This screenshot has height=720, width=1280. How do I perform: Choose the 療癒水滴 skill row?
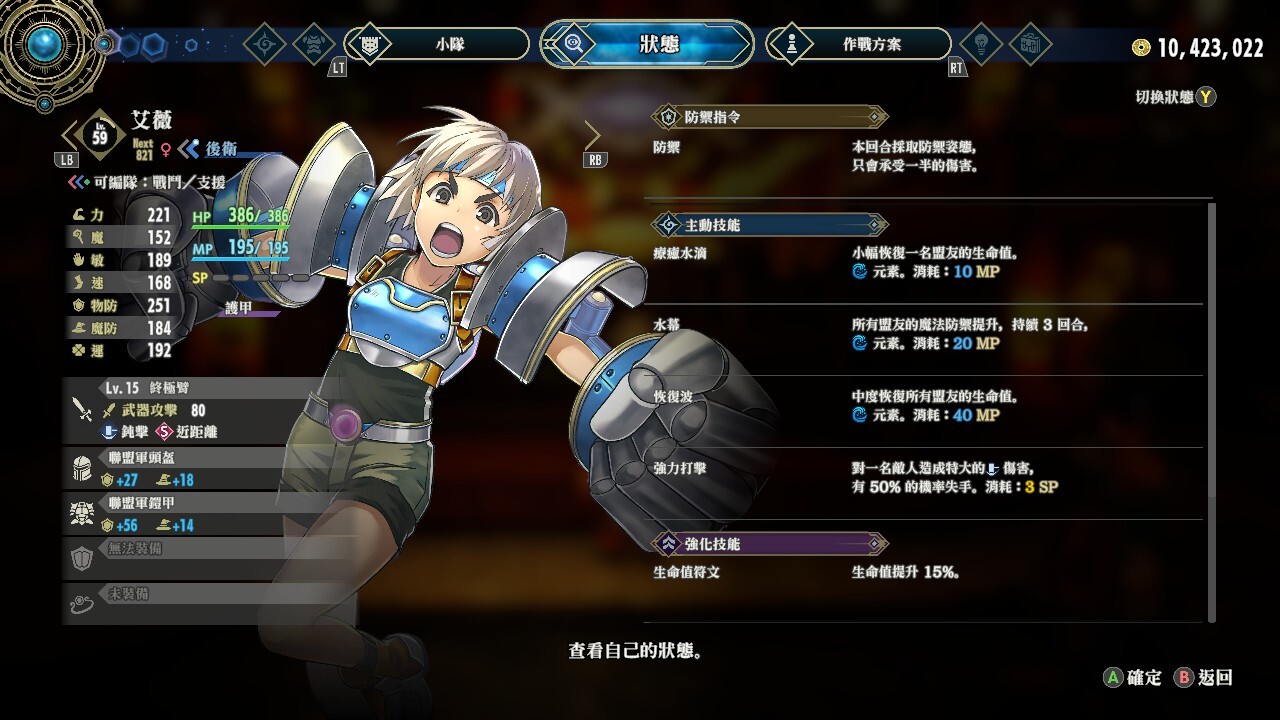[x=925, y=263]
